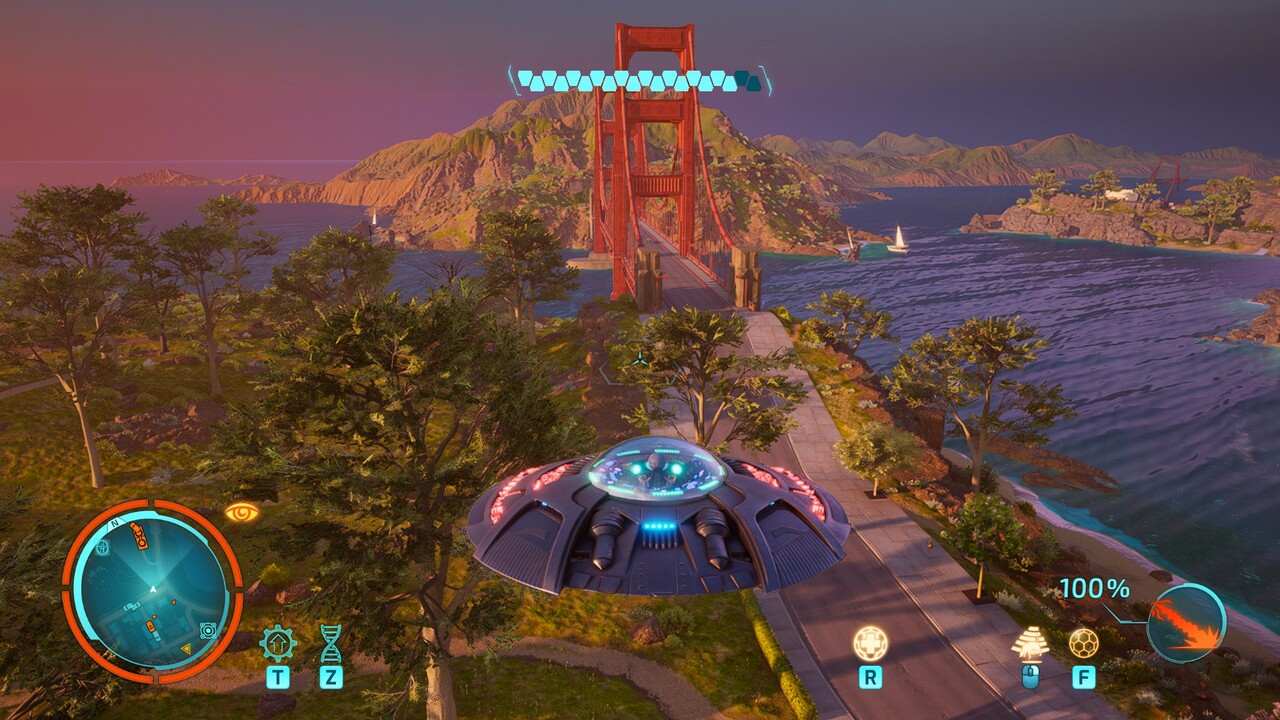Click the orange eye alert indicator
This screenshot has height=720, width=1280.
pyautogui.click(x=241, y=513)
